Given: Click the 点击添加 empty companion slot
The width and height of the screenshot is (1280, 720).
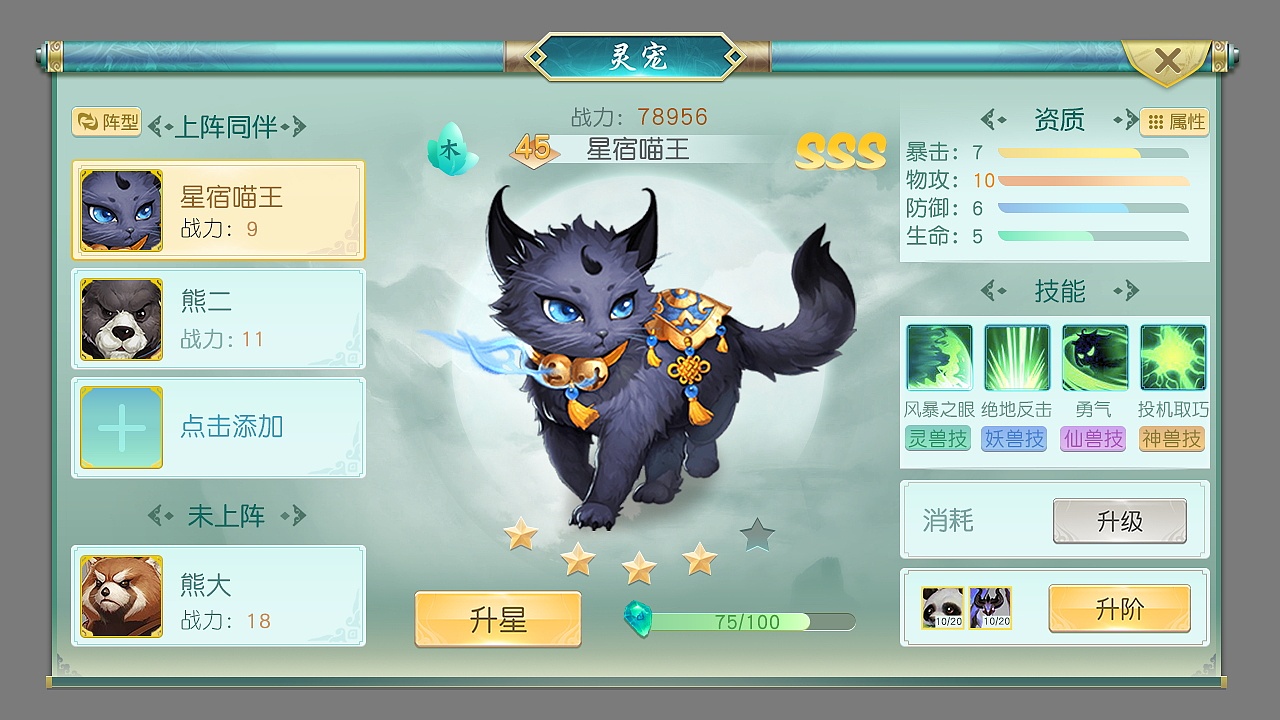Looking at the screenshot, I should tap(218, 428).
